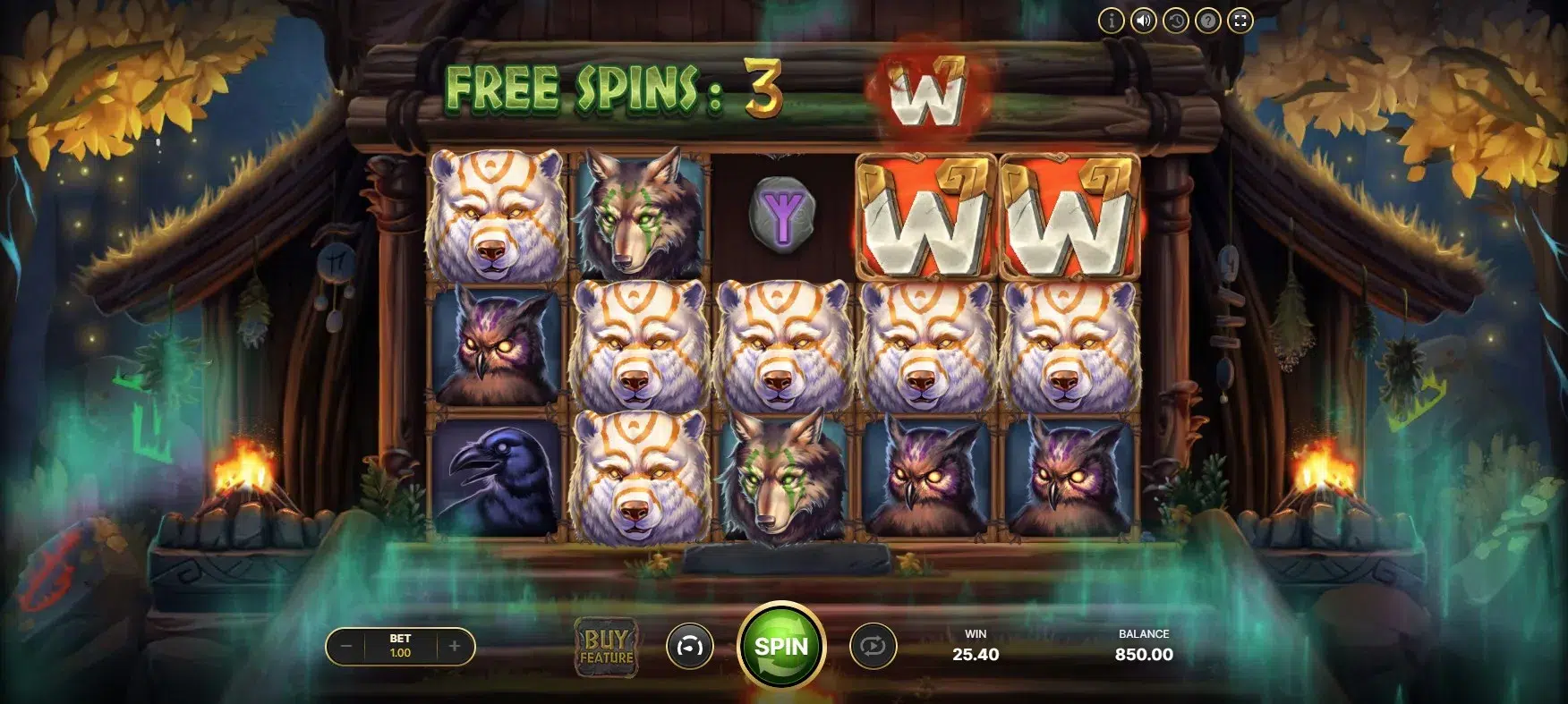
Task: Switch to fullscreen mode
Action: coord(1240,21)
